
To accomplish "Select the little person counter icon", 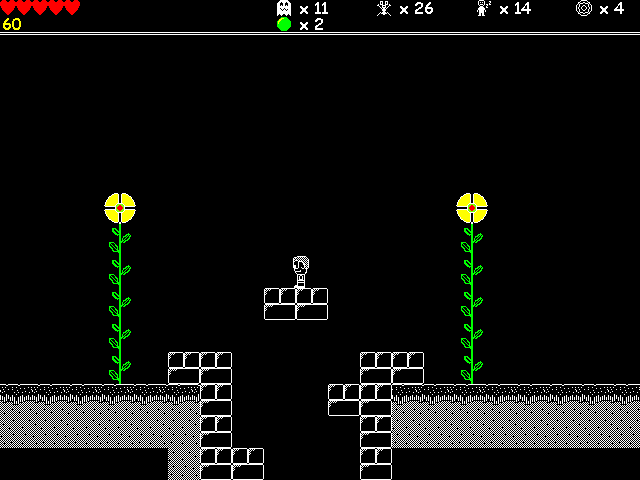I will [483, 8].
